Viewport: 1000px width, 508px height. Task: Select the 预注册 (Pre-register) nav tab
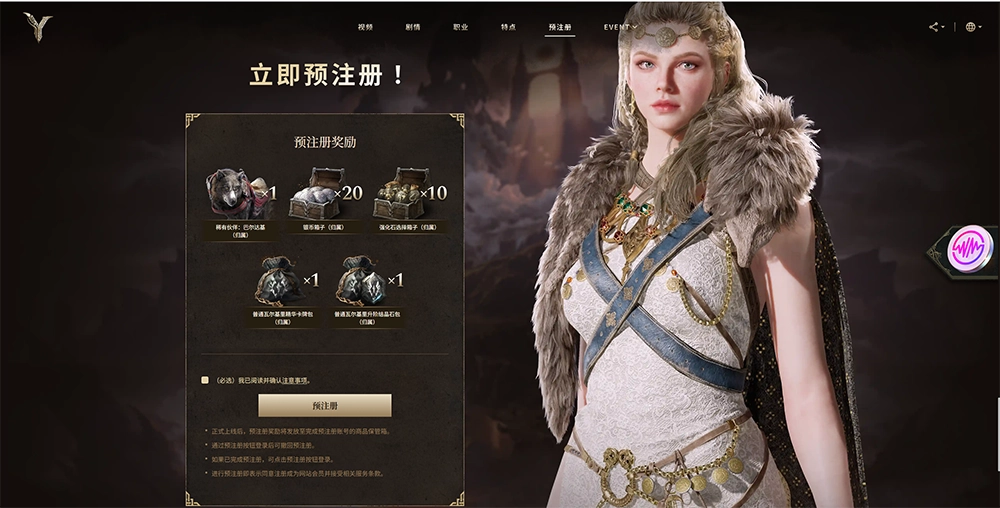tap(560, 27)
